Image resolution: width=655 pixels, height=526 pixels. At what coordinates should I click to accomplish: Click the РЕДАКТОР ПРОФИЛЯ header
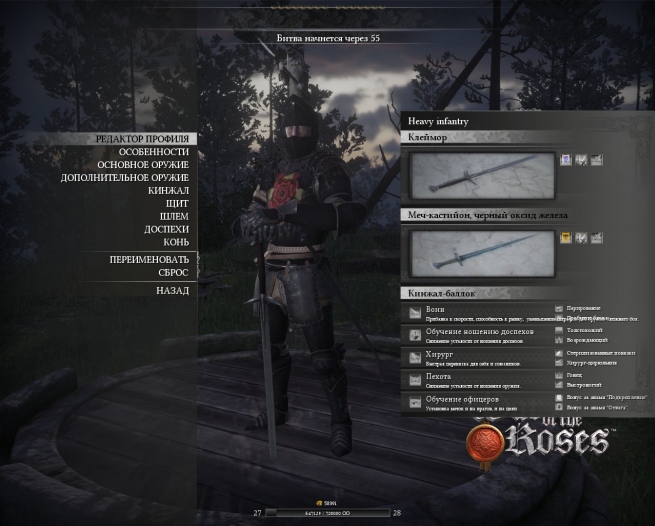click(141, 138)
